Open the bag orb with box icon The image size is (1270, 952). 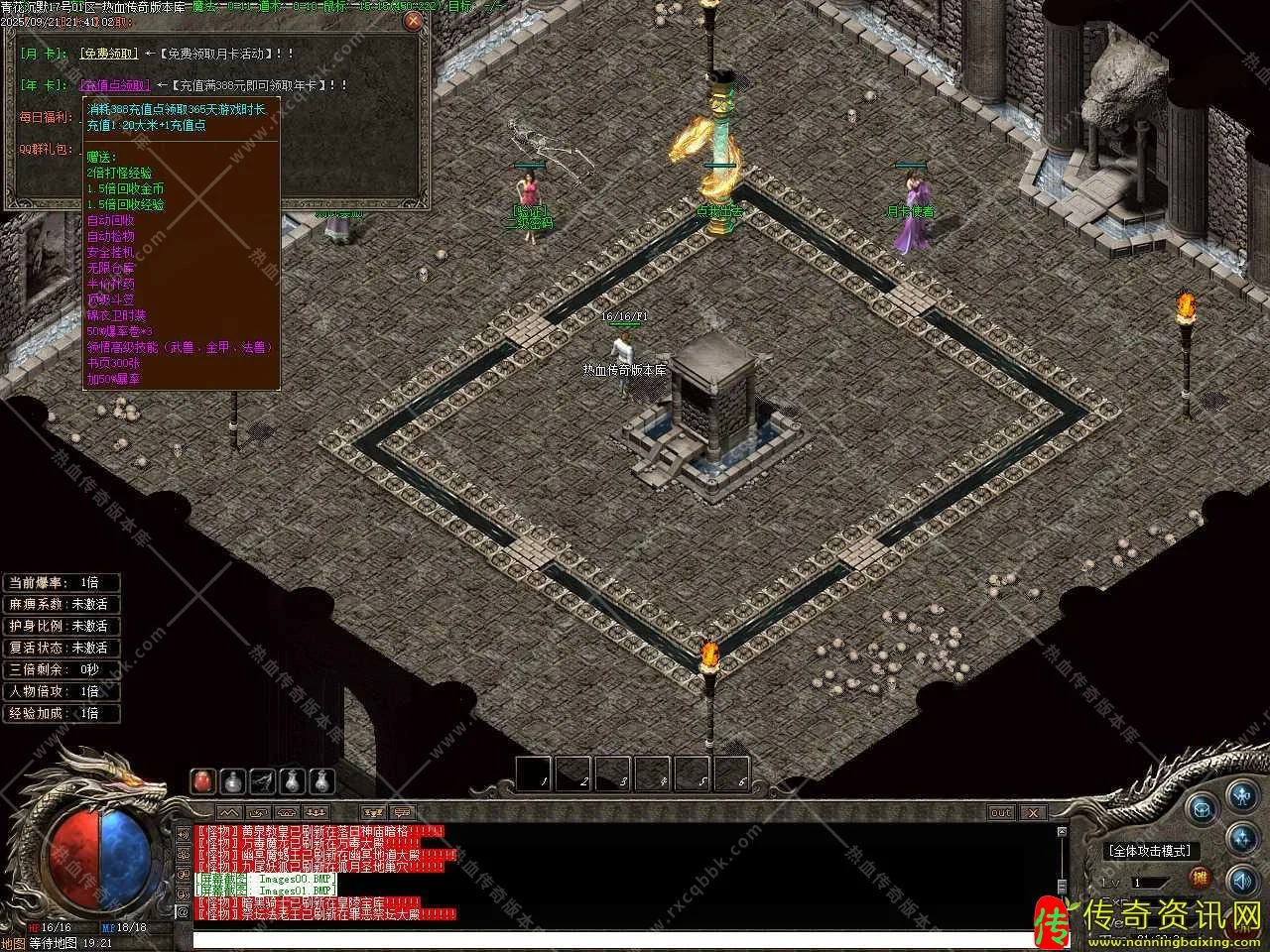1203,808
